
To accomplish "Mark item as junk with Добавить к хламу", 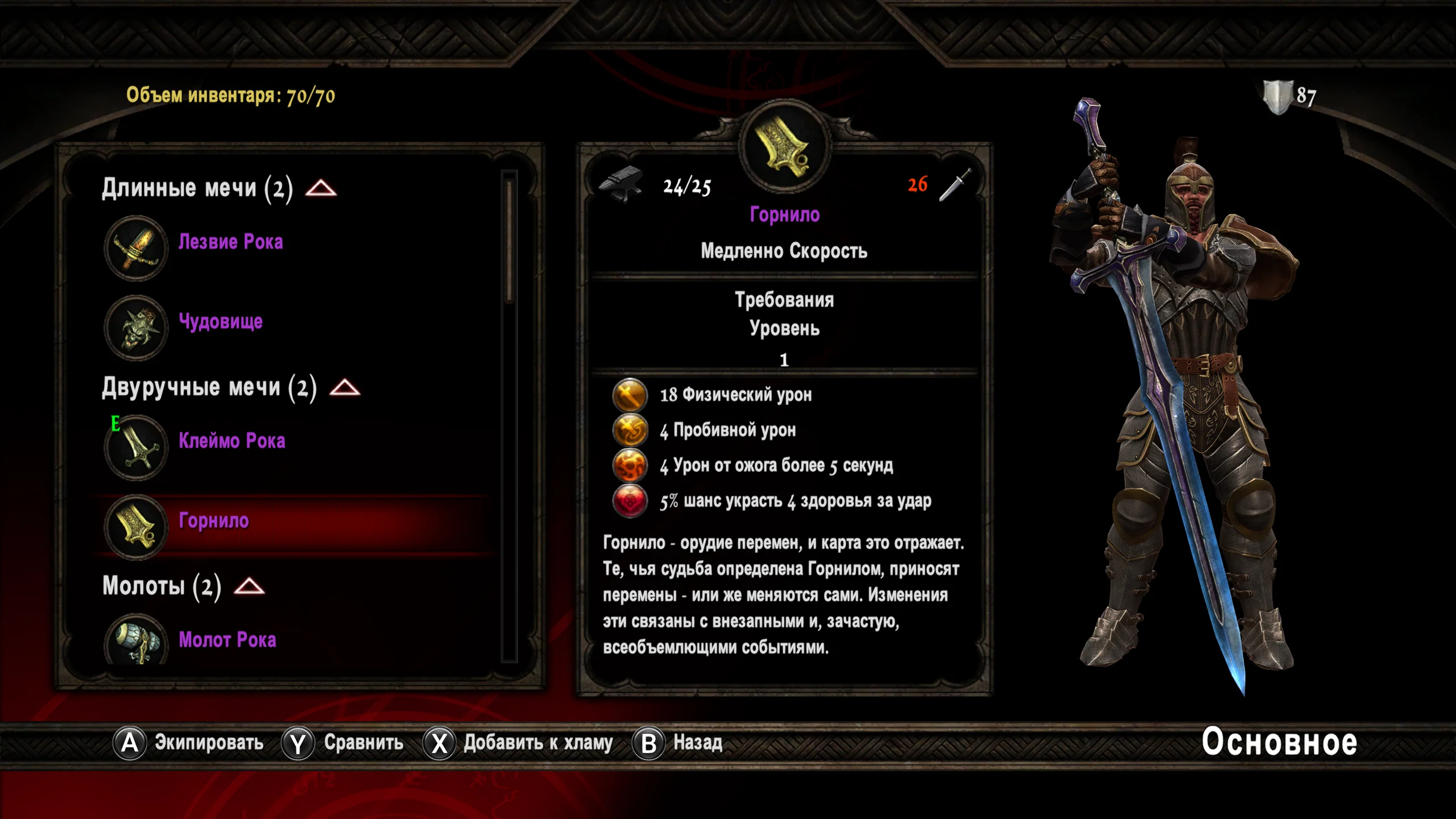I will [x=518, y=743].
